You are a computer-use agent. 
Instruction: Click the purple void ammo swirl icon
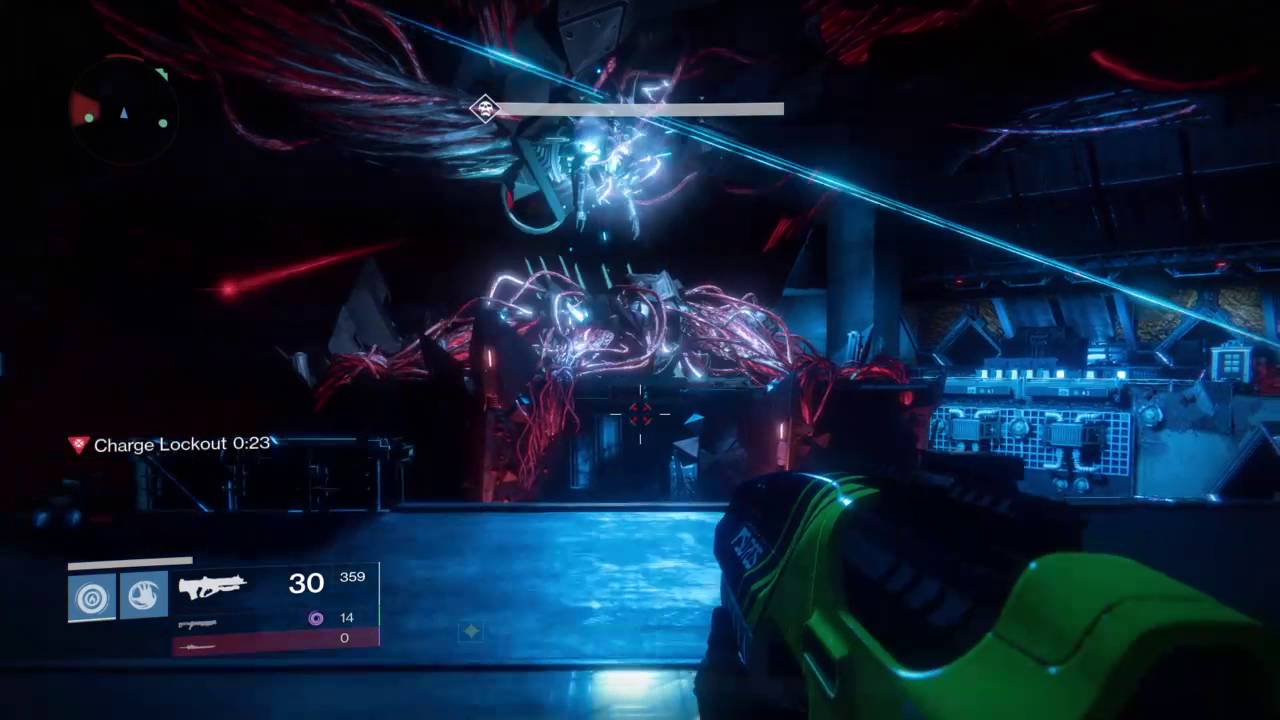coord(316,618)
